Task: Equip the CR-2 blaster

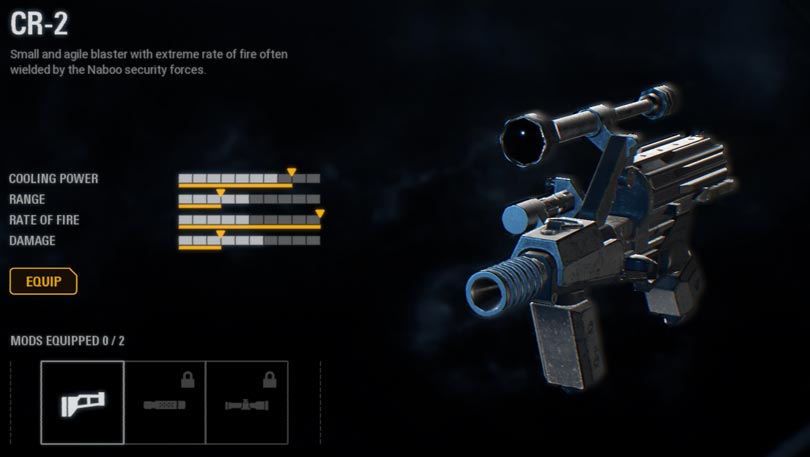Action: (x=43, y=282)
